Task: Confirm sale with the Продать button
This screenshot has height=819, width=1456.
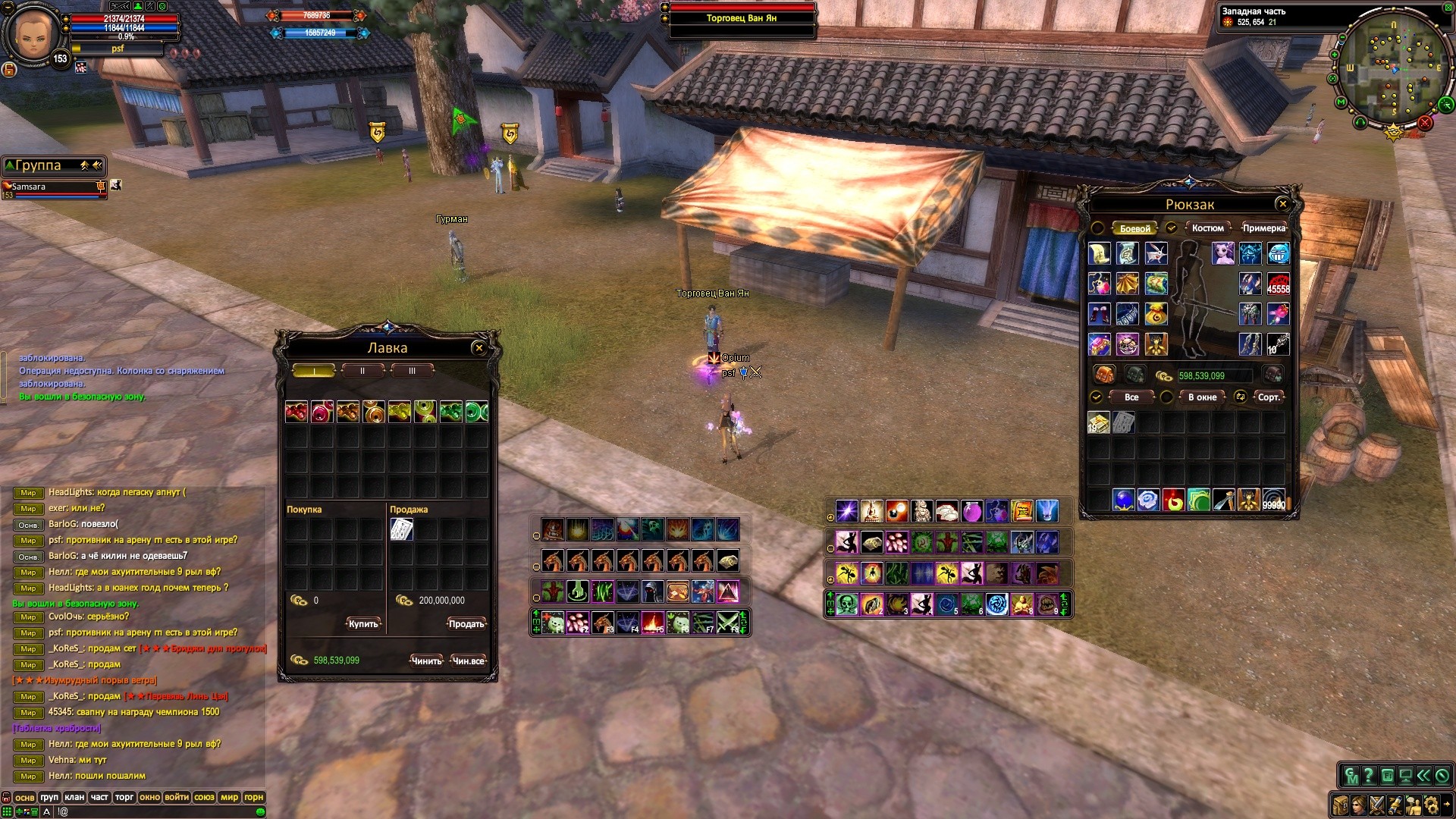Action: pyautogui.click(x=466, y=624)
